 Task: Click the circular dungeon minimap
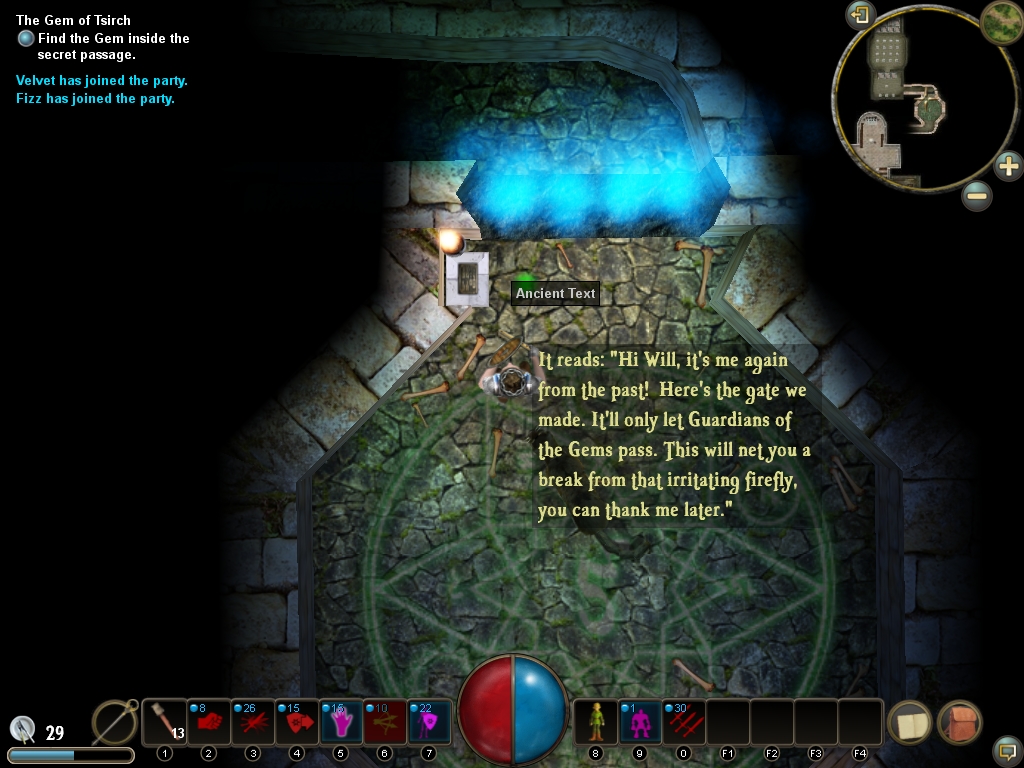point(907,110)
